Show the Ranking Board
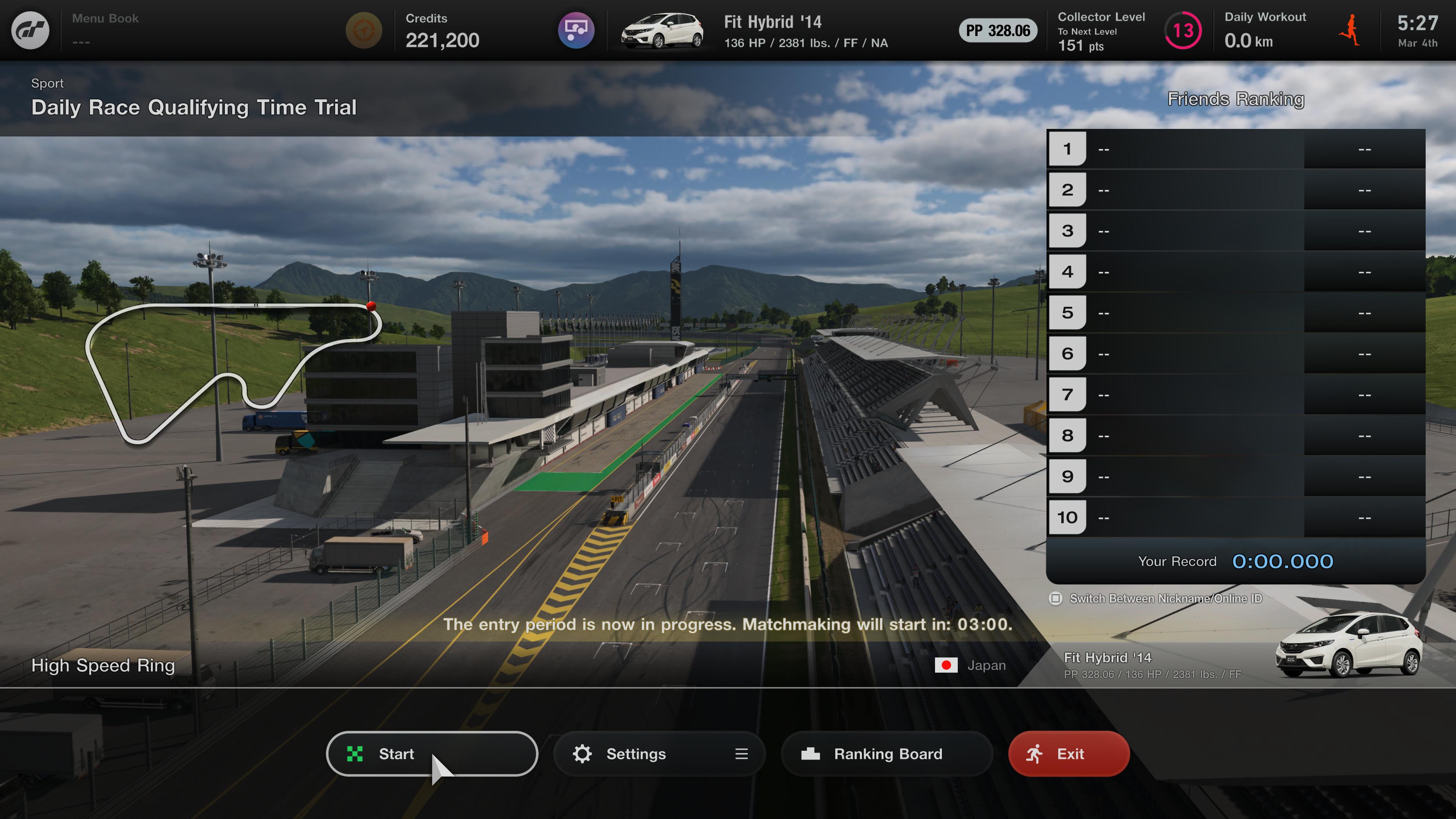Screen dimensions: 1456x819 (886, 753)
